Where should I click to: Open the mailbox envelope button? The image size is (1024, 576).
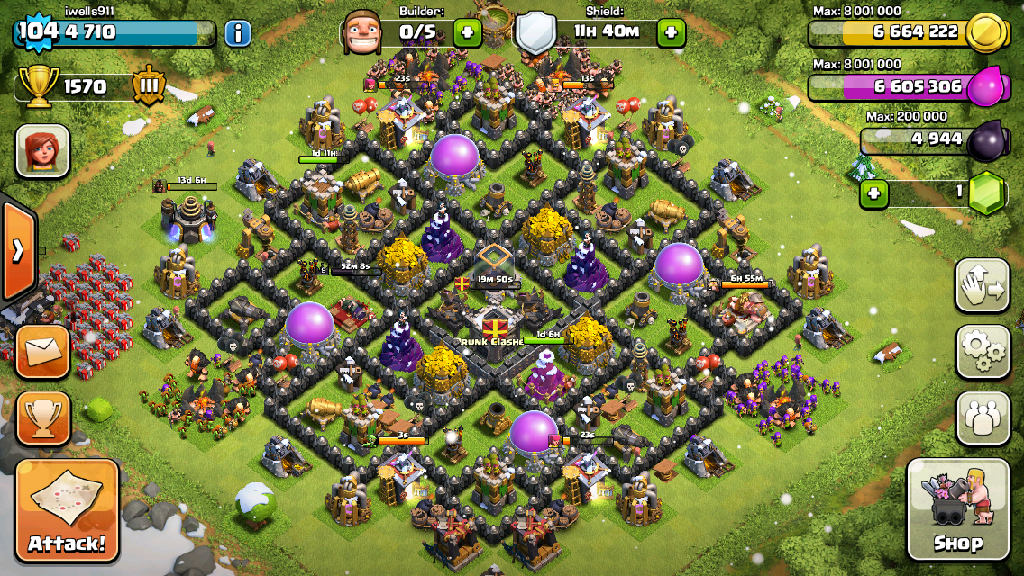[43, 351]
